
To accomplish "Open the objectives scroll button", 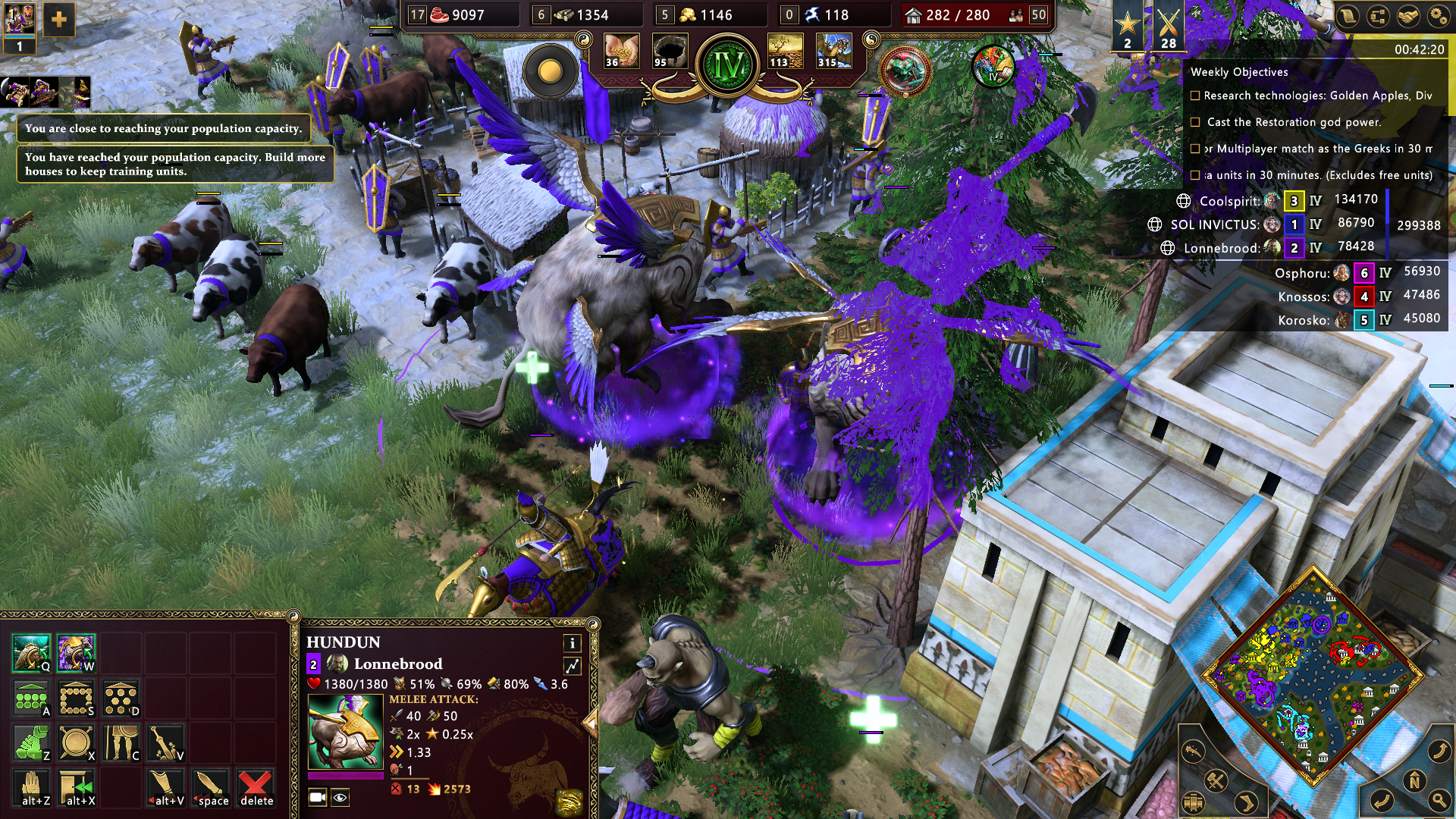I will pos(1348,17).
